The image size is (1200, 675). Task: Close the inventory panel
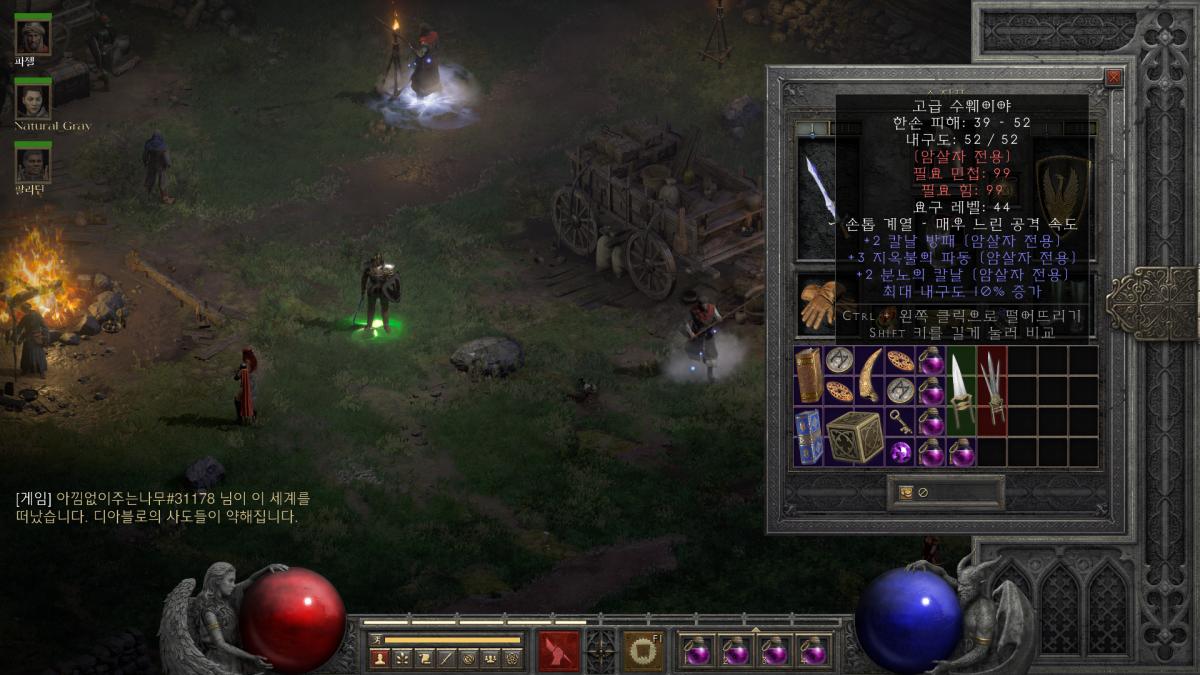(x=1114, y=78)
